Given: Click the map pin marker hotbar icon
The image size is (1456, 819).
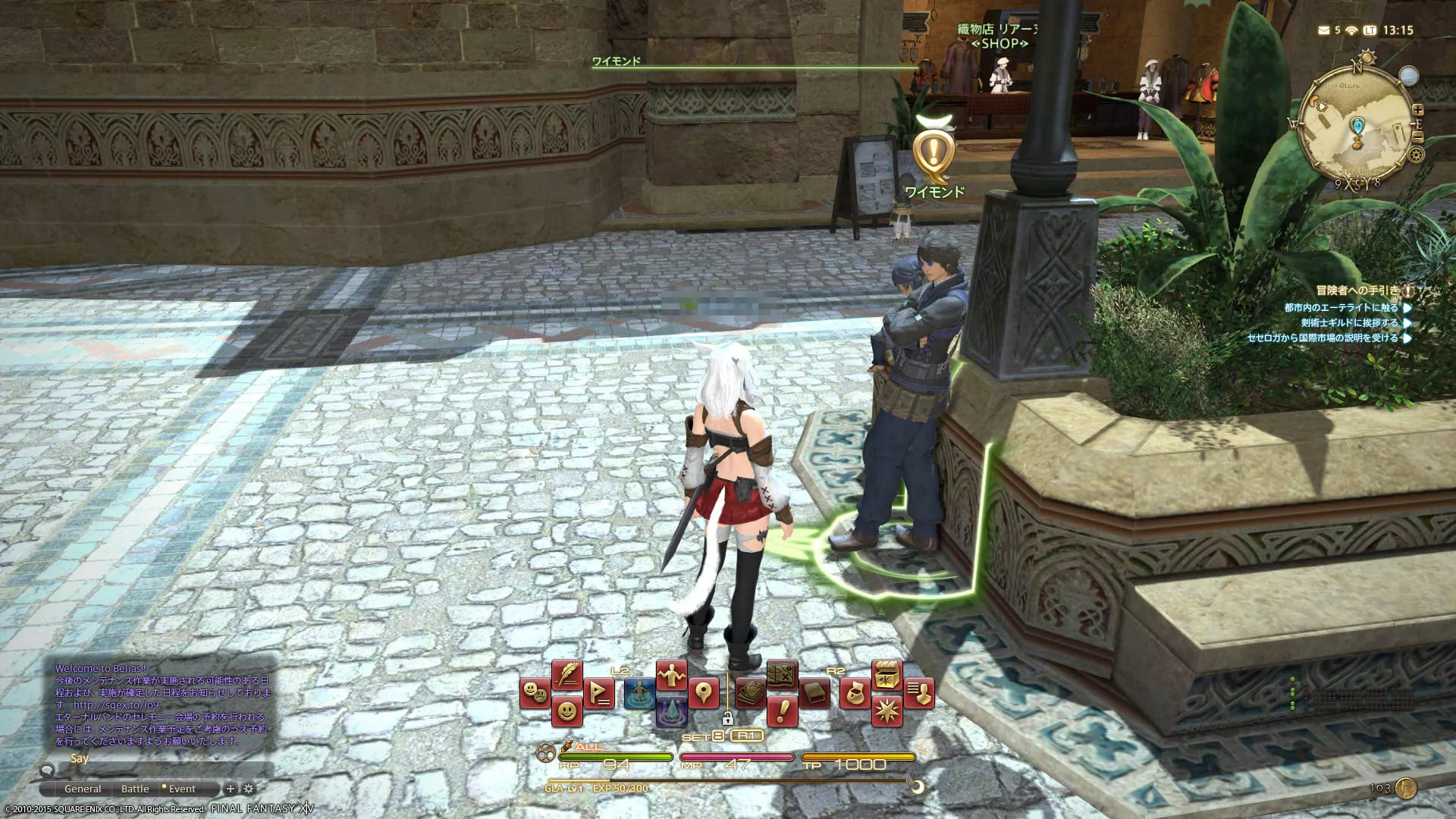Looking at the screenshot, I should [x=704, y=693].
